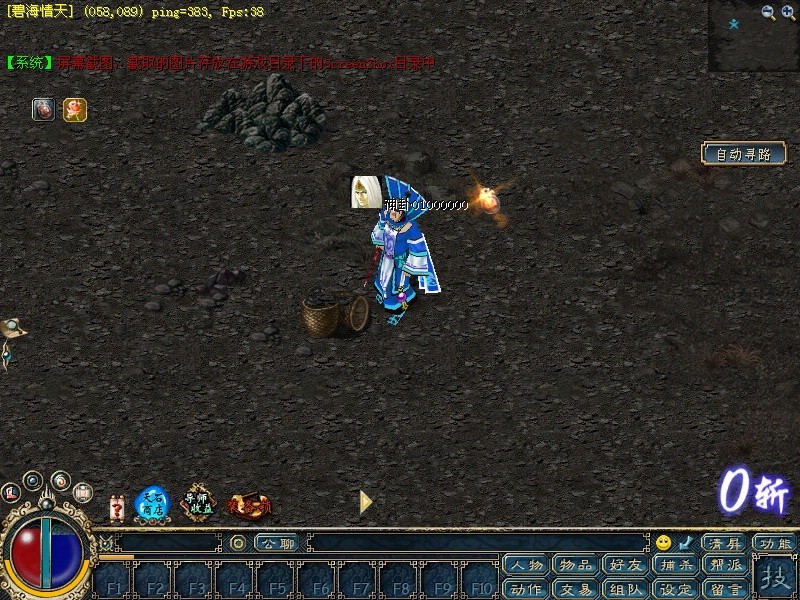
Task: Open the large 技 skills button
Action: click(x=775, y=577)
